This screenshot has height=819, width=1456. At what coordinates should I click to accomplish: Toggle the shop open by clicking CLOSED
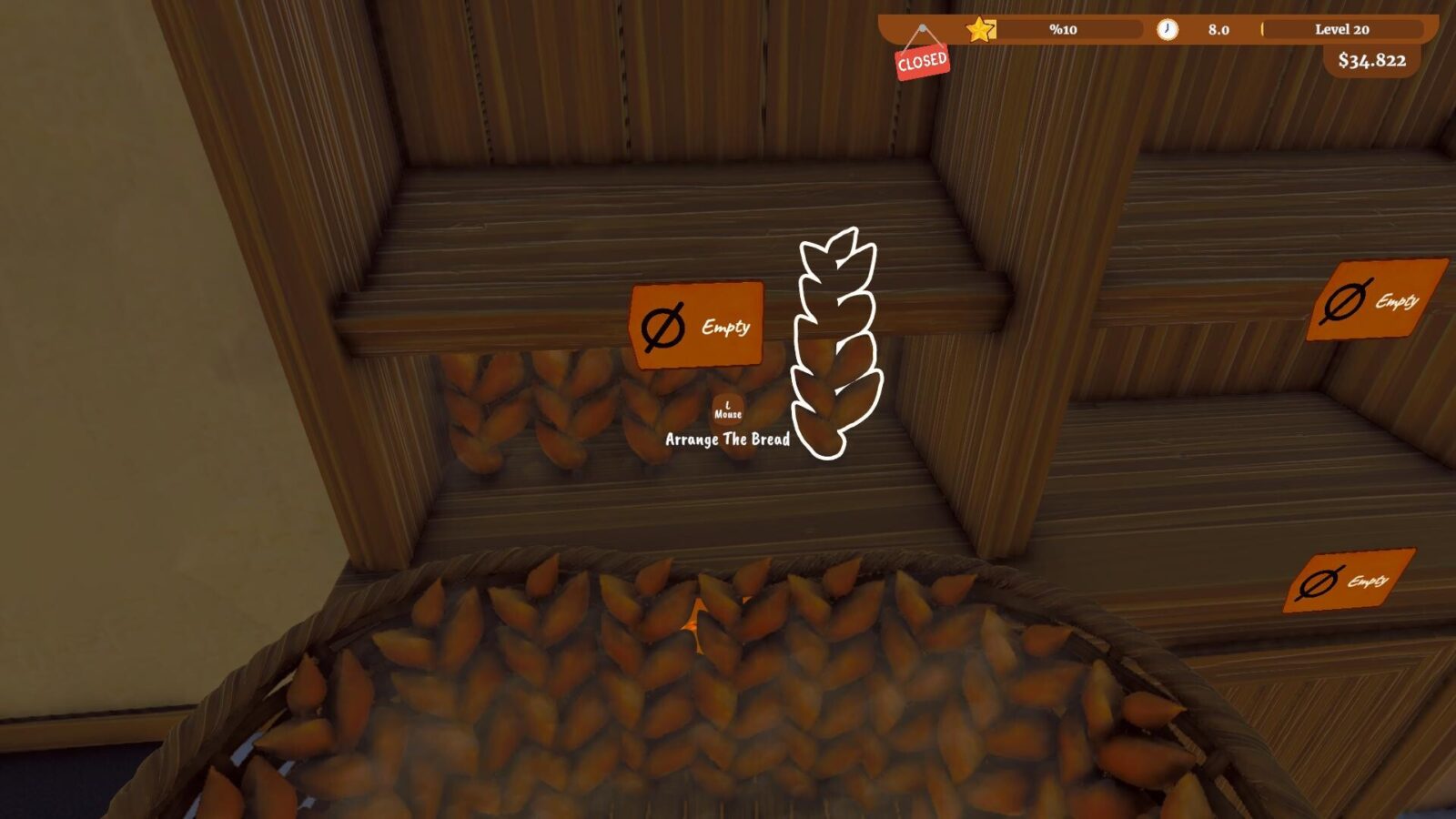coord(921,61)
